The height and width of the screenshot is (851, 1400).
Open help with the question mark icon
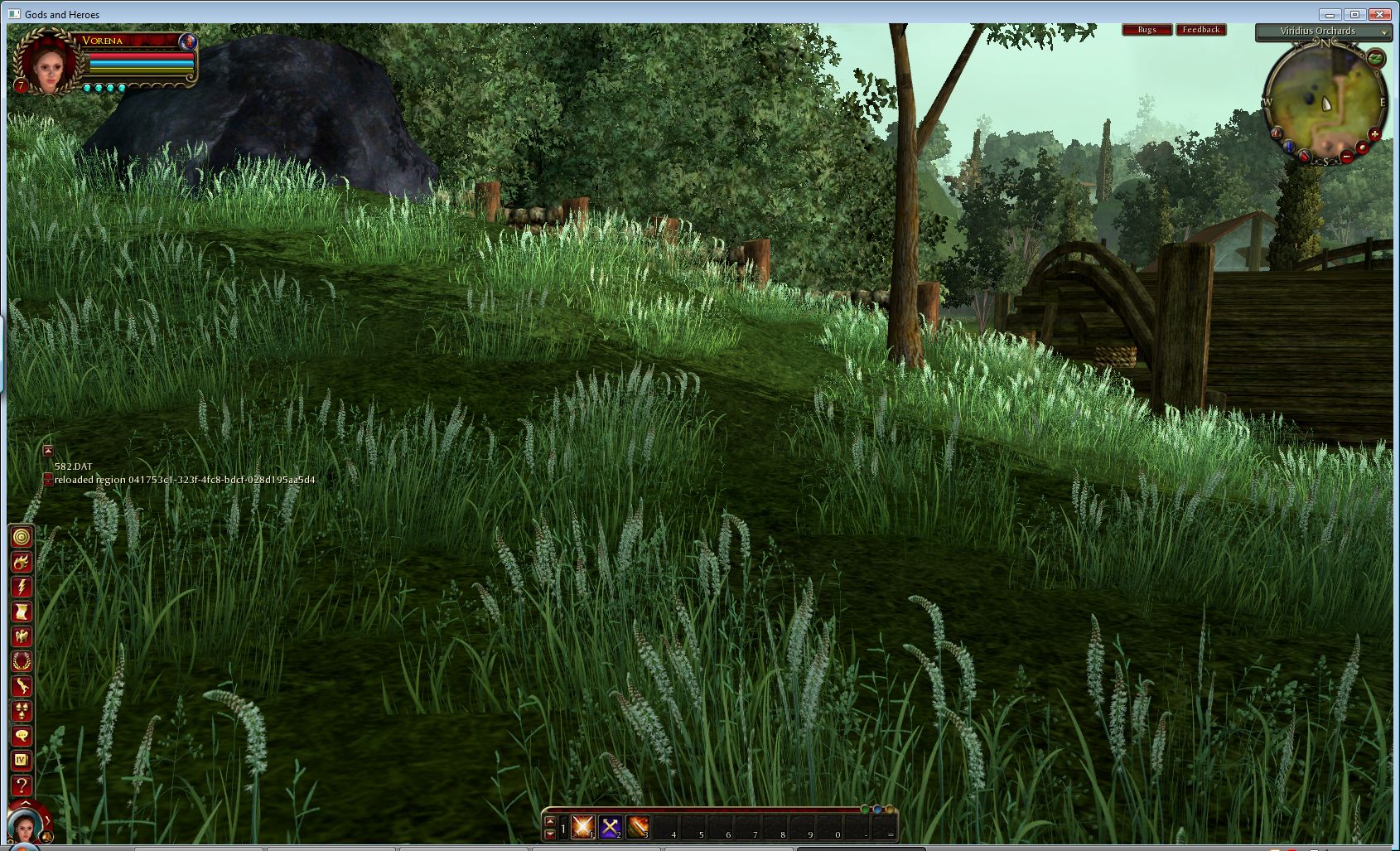22,785
